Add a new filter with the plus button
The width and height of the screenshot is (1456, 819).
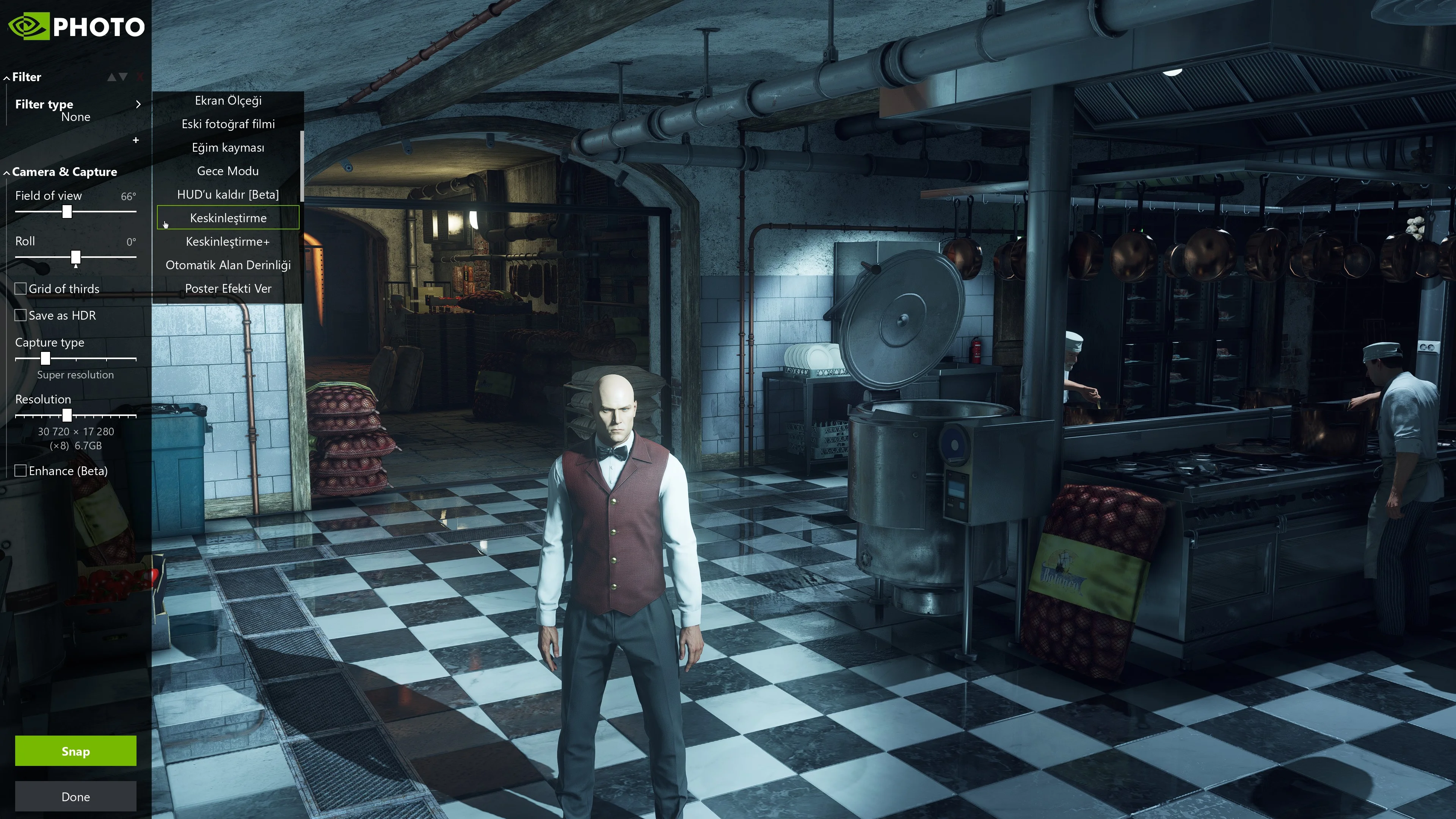point(136,140)
